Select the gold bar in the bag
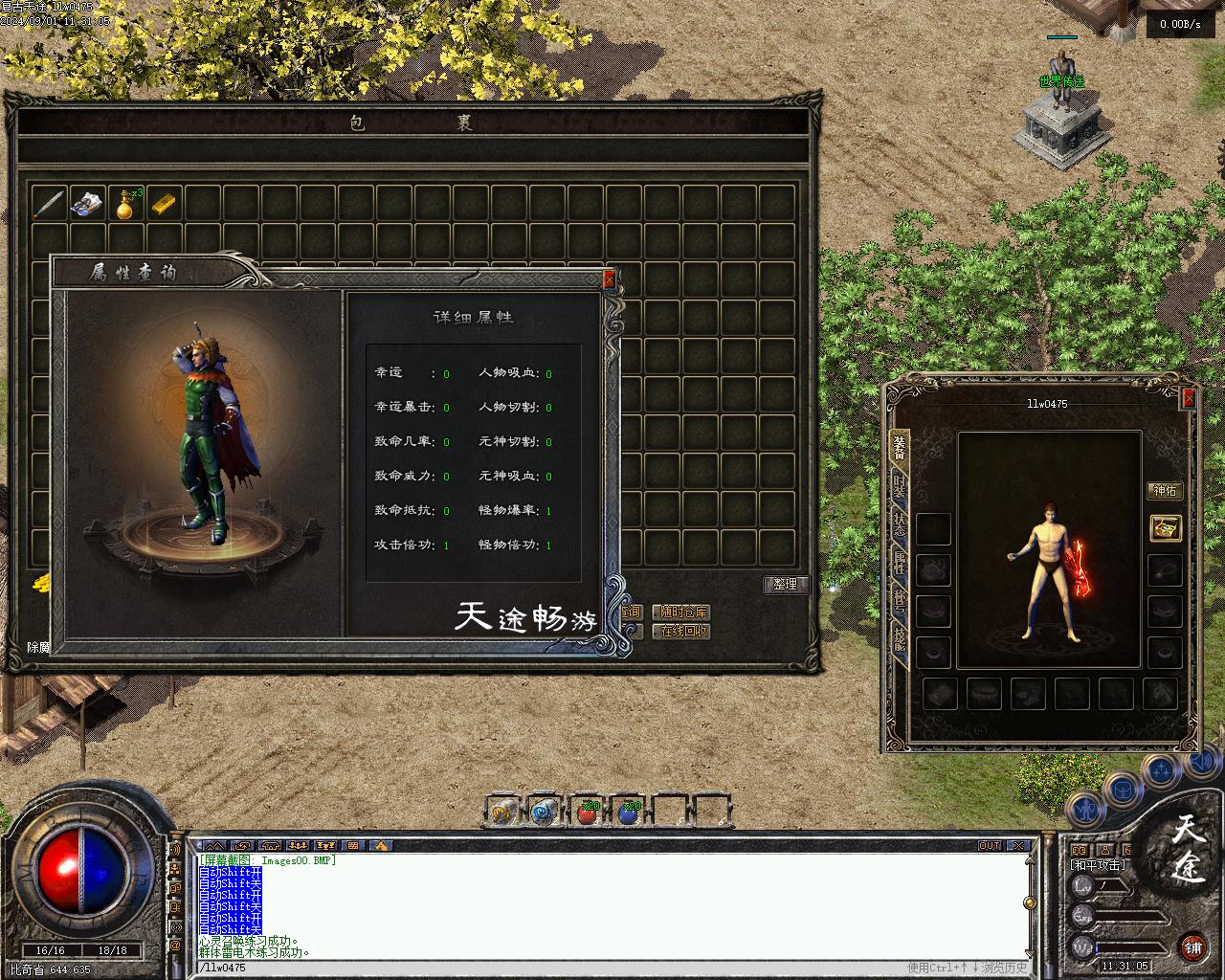Image resolution: width=1225 pixels, height=980 pixels. [164, 204]
